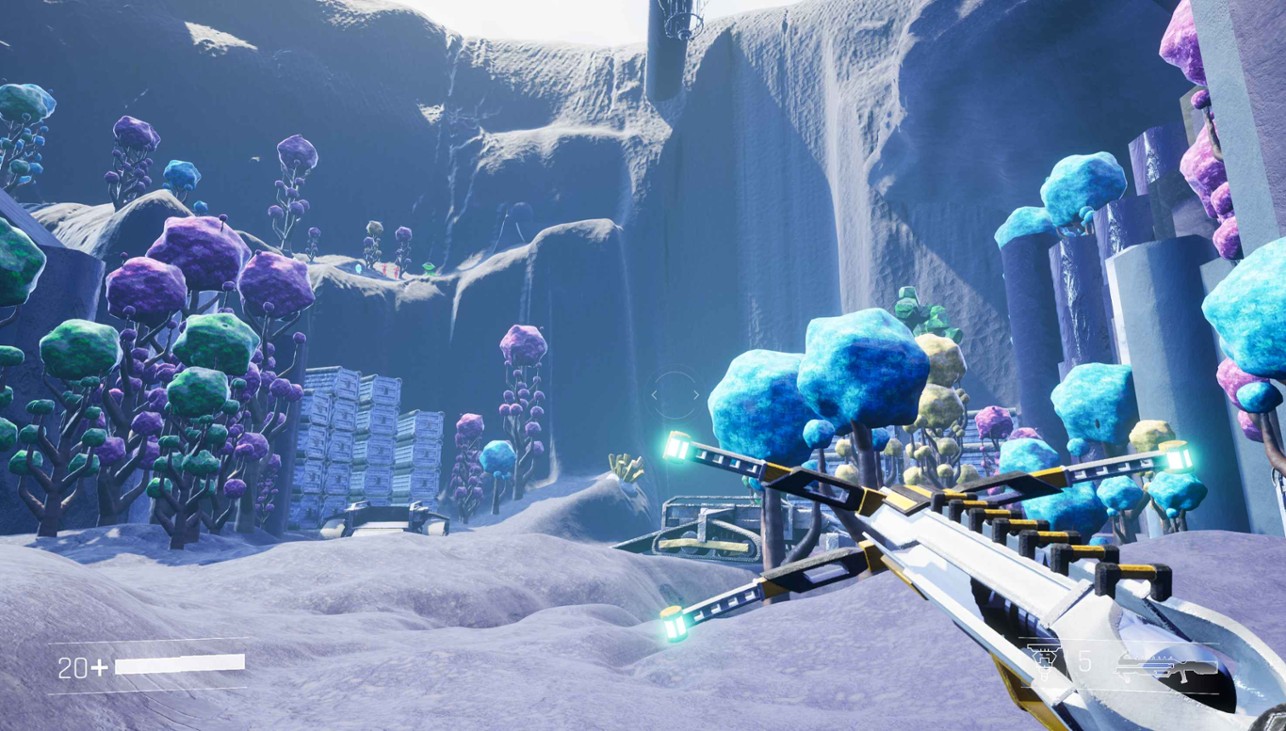The height and width of the screenshot is (731, 1286).
Task: Select the rifle weapon icon
Action: 1166,665
